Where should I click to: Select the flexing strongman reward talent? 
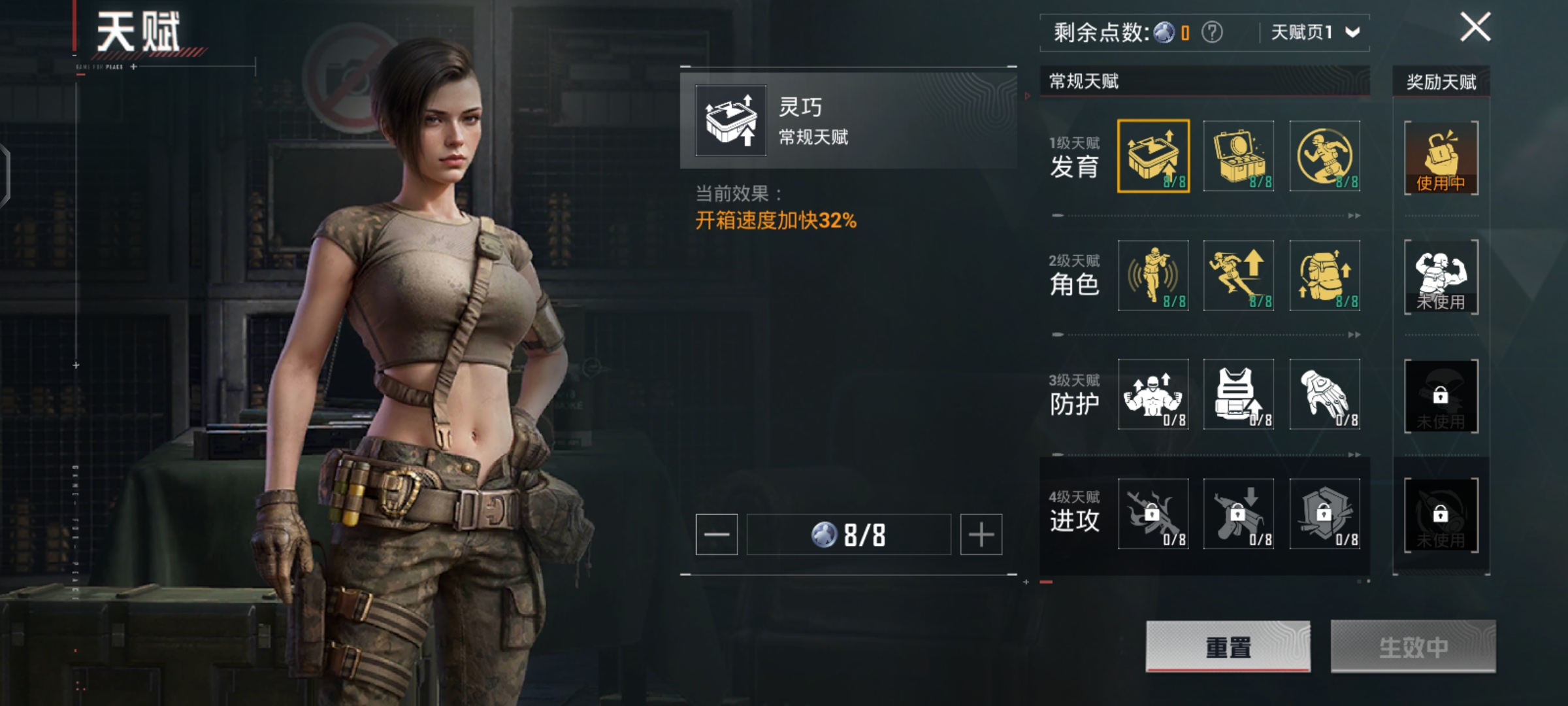click(x=1441, y=277)
